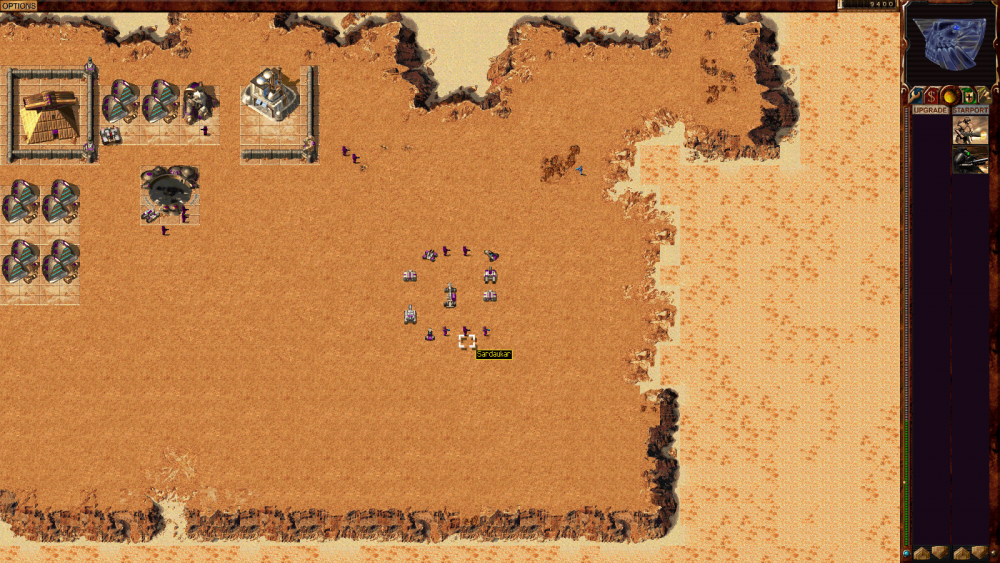The image size is (1000, 563).
Task: Queue the infantry soldier firing a rifle
Action: (970, 130)
